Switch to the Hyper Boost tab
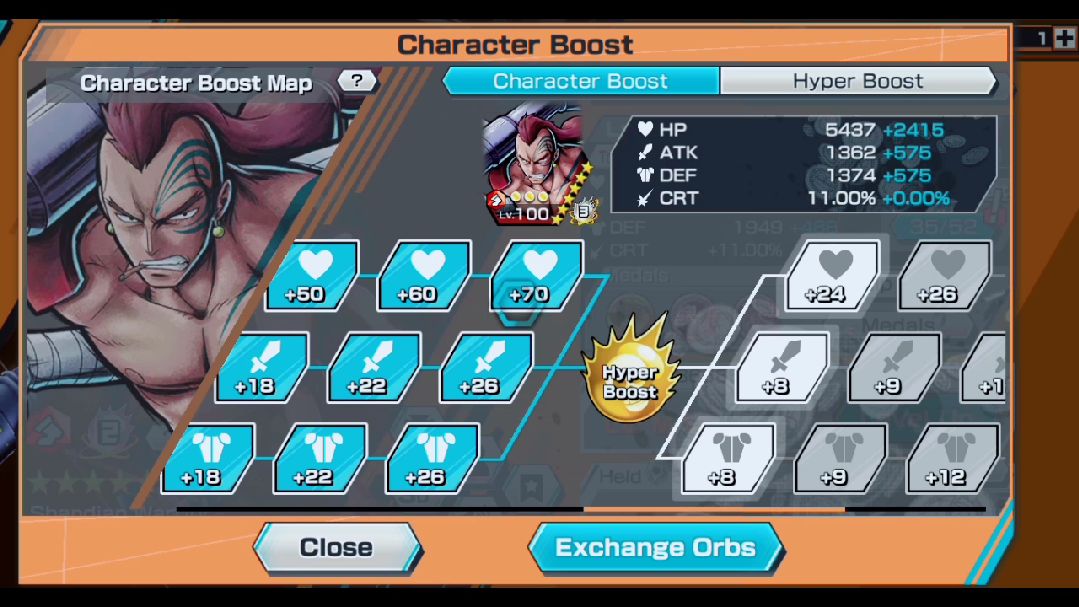Image resolution: width=1079 pixels, height=607 pixels. (x=857, y=81)
